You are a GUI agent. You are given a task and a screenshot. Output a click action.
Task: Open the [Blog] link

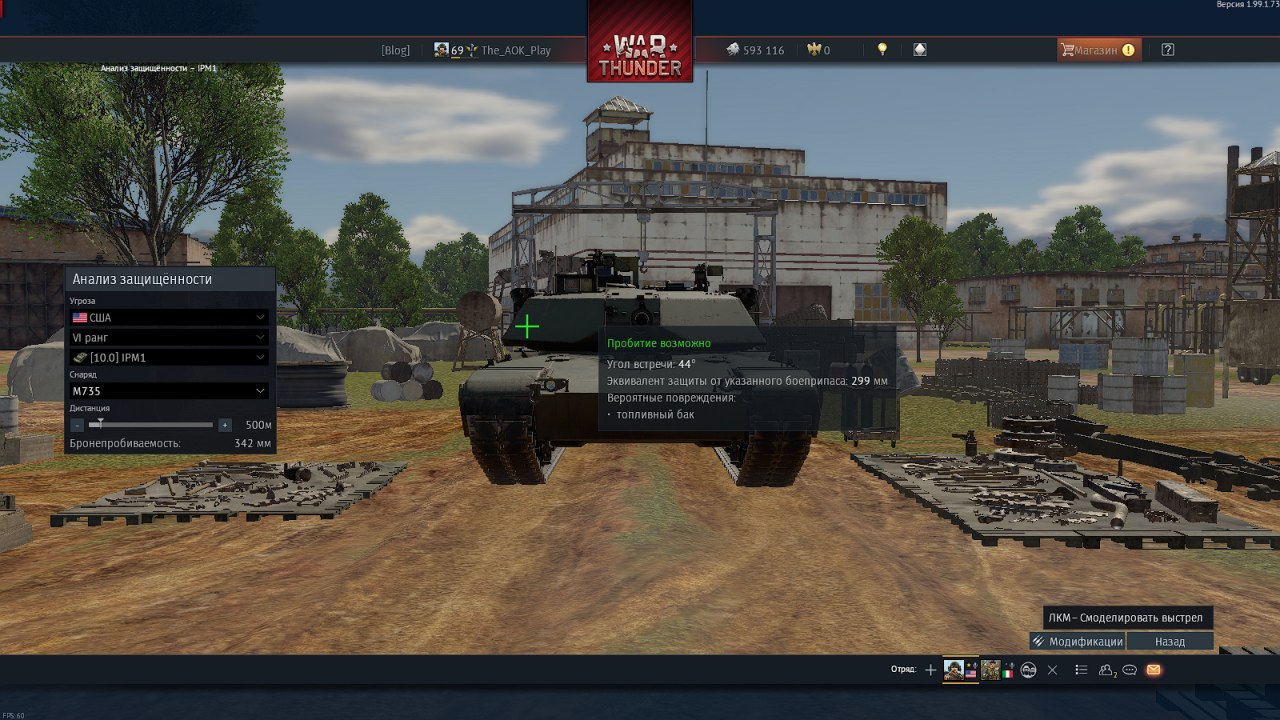coord(395,50)
